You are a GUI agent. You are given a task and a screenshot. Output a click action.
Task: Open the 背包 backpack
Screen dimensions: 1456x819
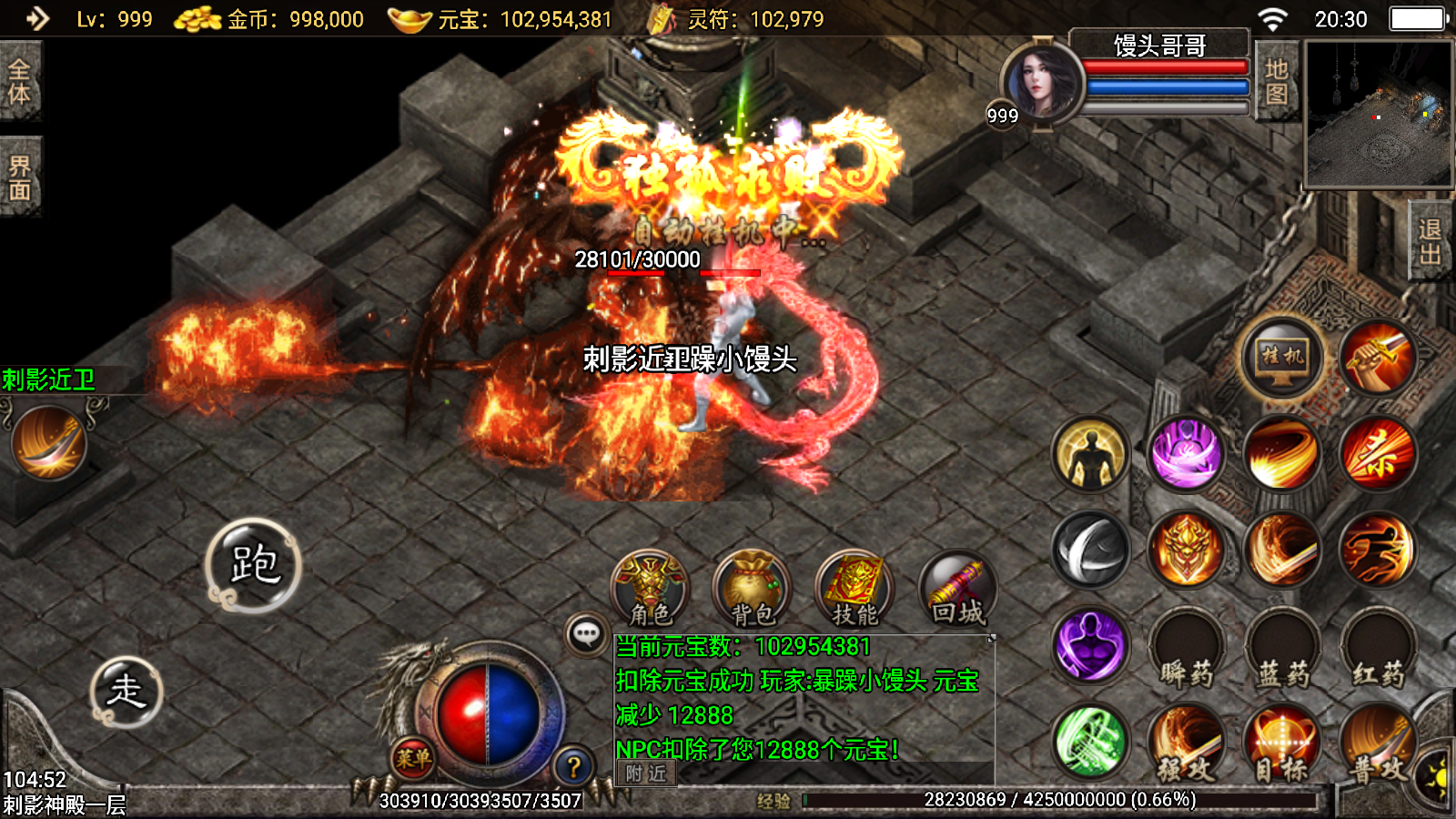click(752, 591)
